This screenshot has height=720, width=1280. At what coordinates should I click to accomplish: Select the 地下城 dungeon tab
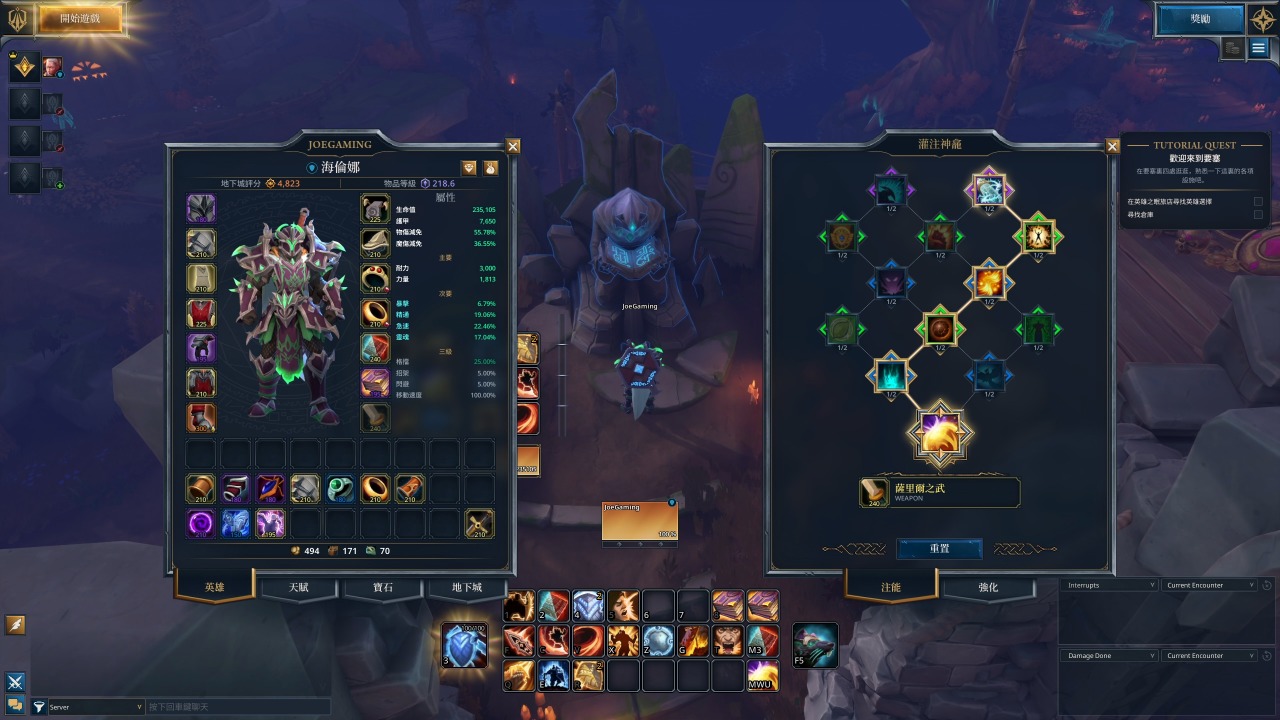pos(466,587)
